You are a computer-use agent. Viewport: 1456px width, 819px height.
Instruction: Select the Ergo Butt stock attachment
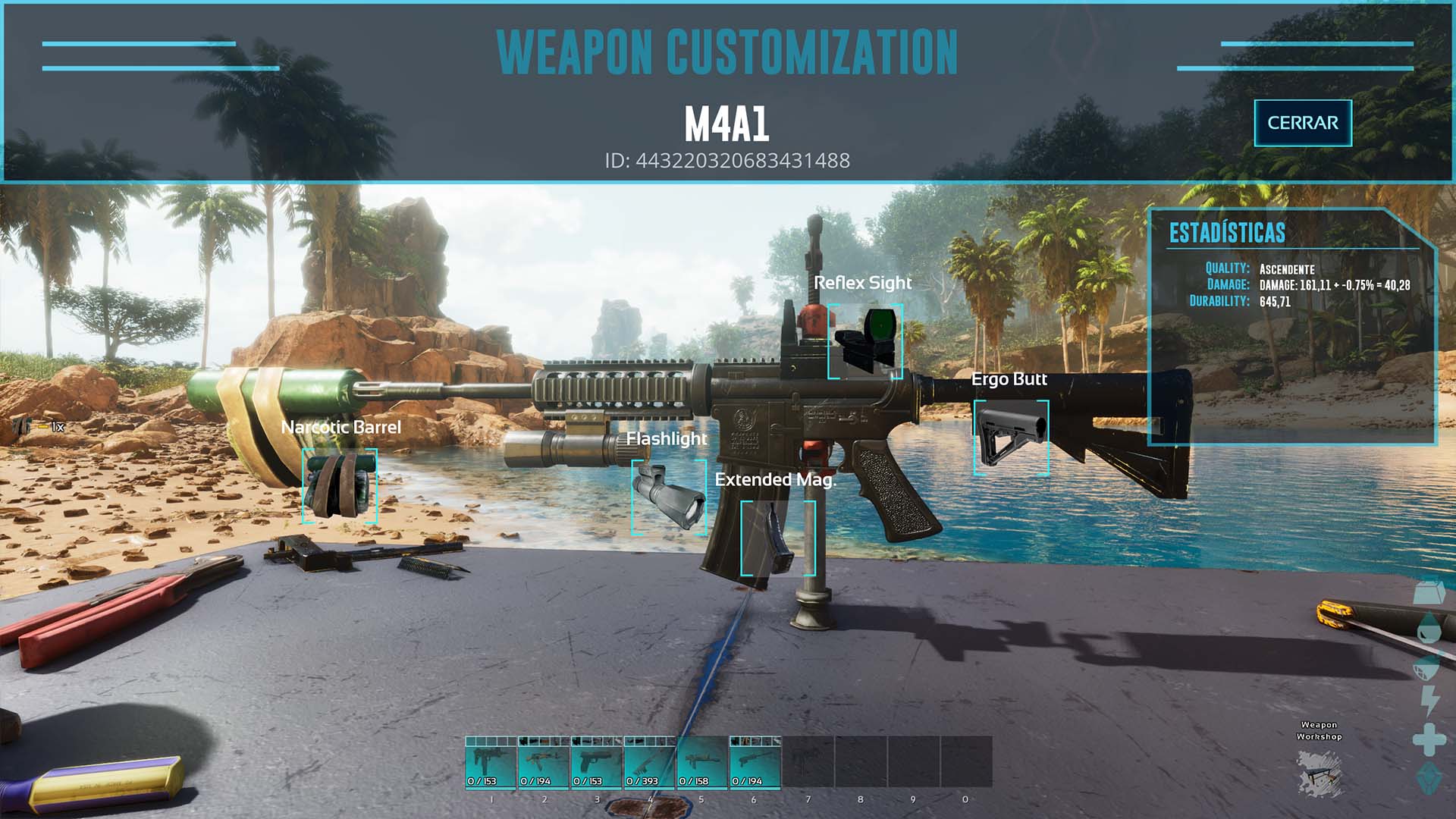[x=1011, y=438]
